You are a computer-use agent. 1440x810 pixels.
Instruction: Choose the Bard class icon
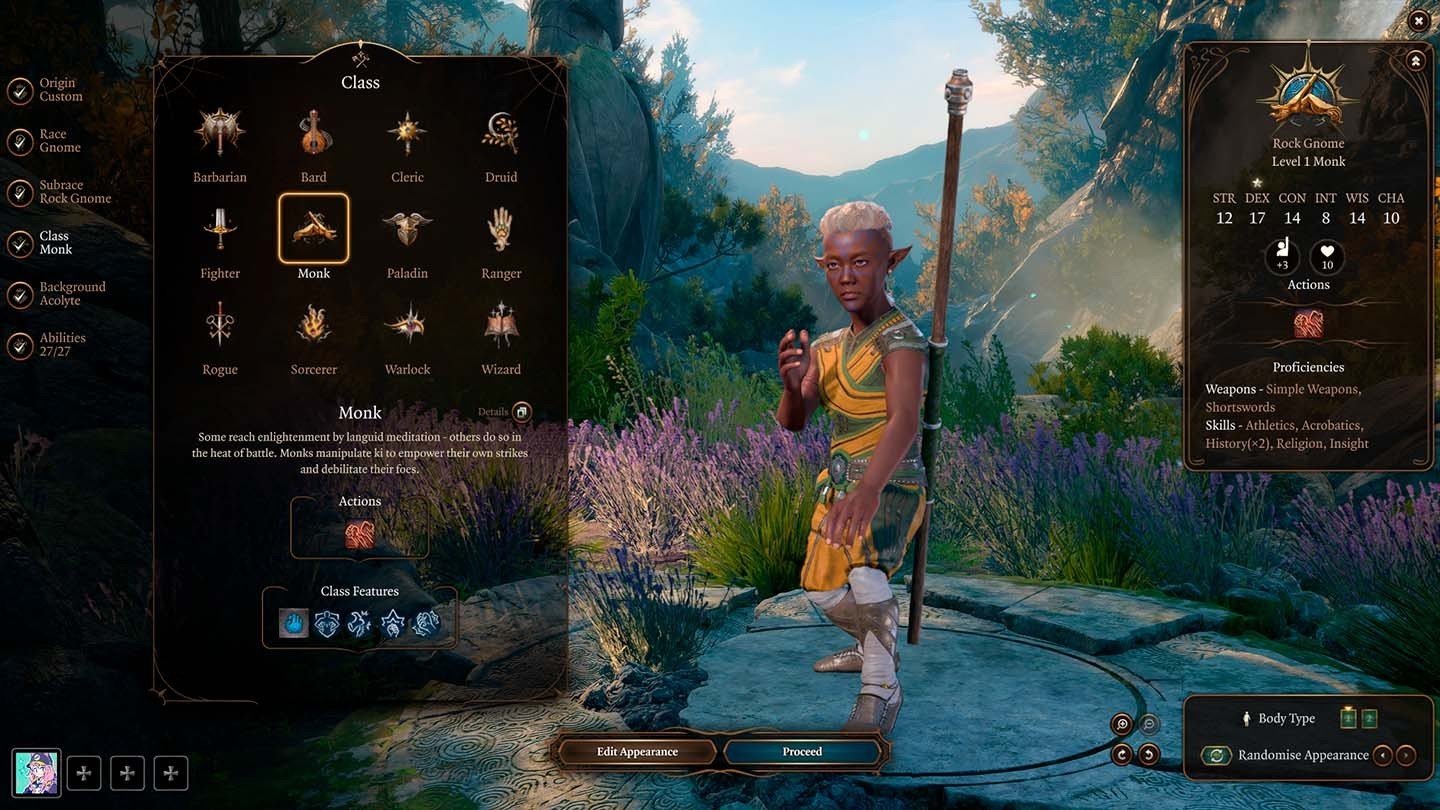[314, 133]
